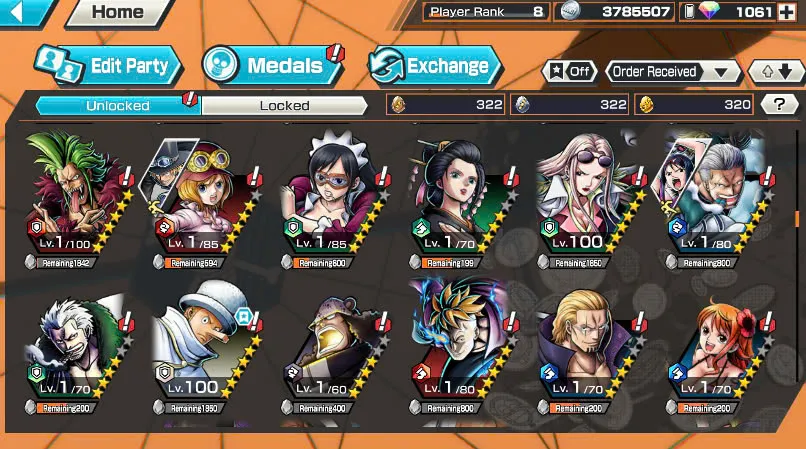Open the Order Received sort dropdown
Image resolution: width=806 pixels, height=449 pixels.
(672, 72)
